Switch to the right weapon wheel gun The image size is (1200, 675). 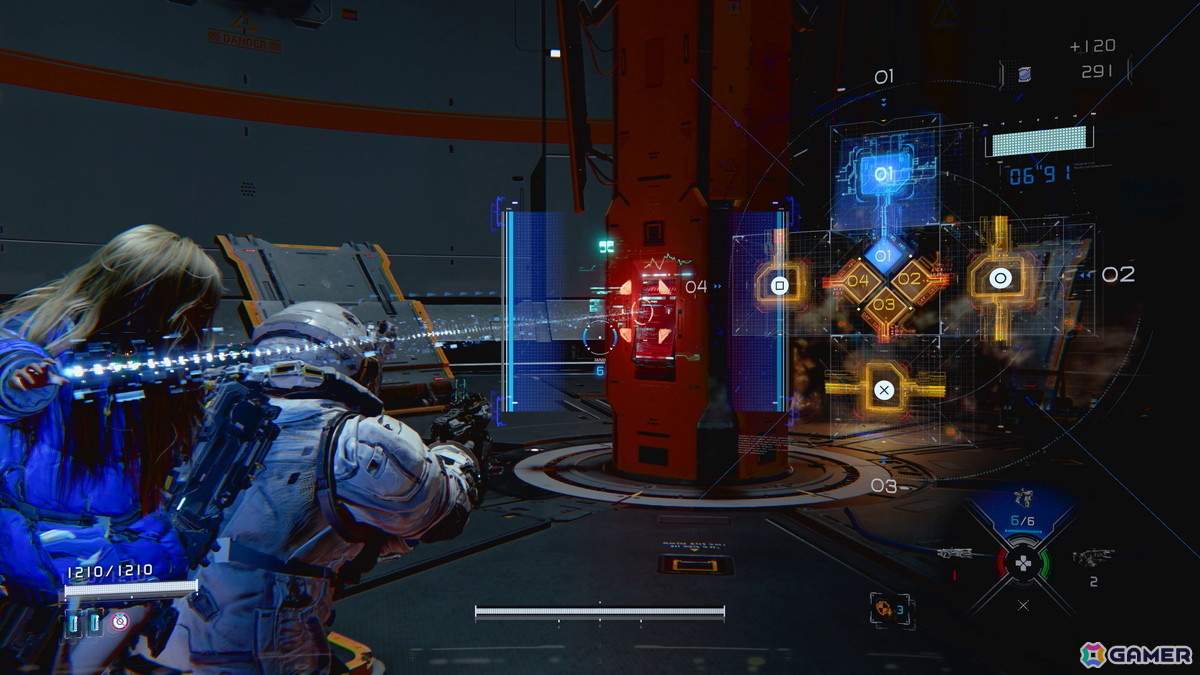pyautogui.click(x=1091, y=556)
